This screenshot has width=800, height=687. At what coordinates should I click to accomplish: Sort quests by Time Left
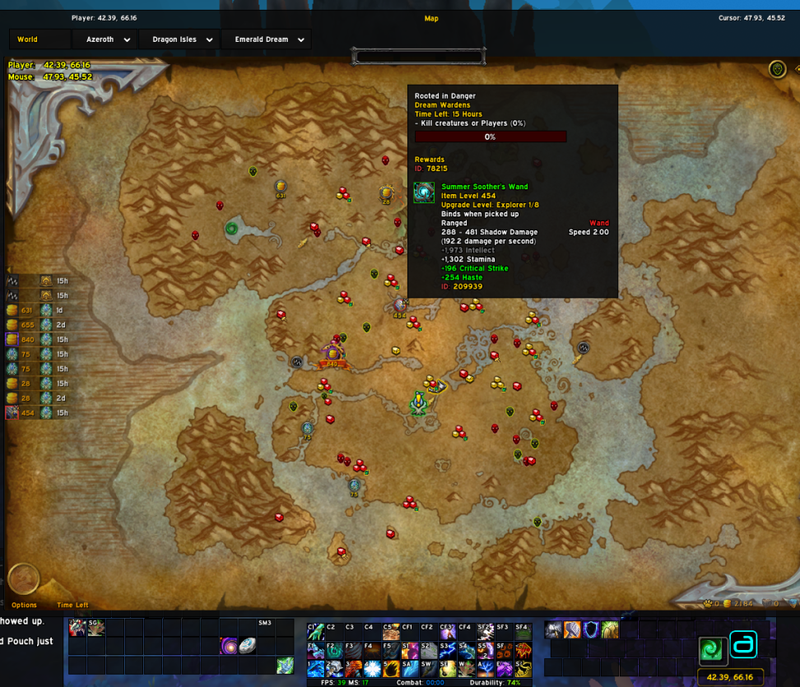[72, 605]
